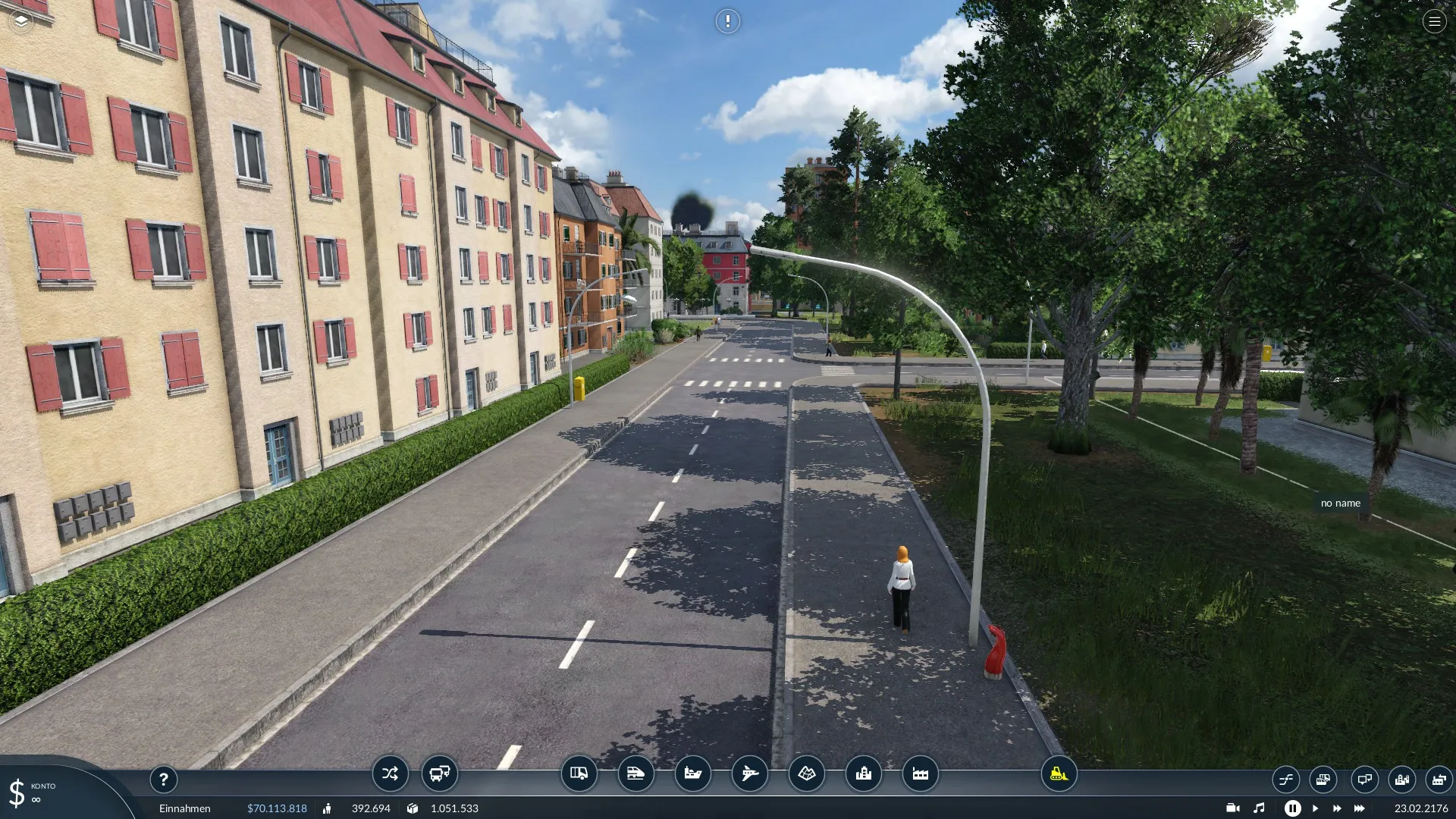Open the music note player
This screenshot has width=1456, height=819.
click(x=1259, y=808)
